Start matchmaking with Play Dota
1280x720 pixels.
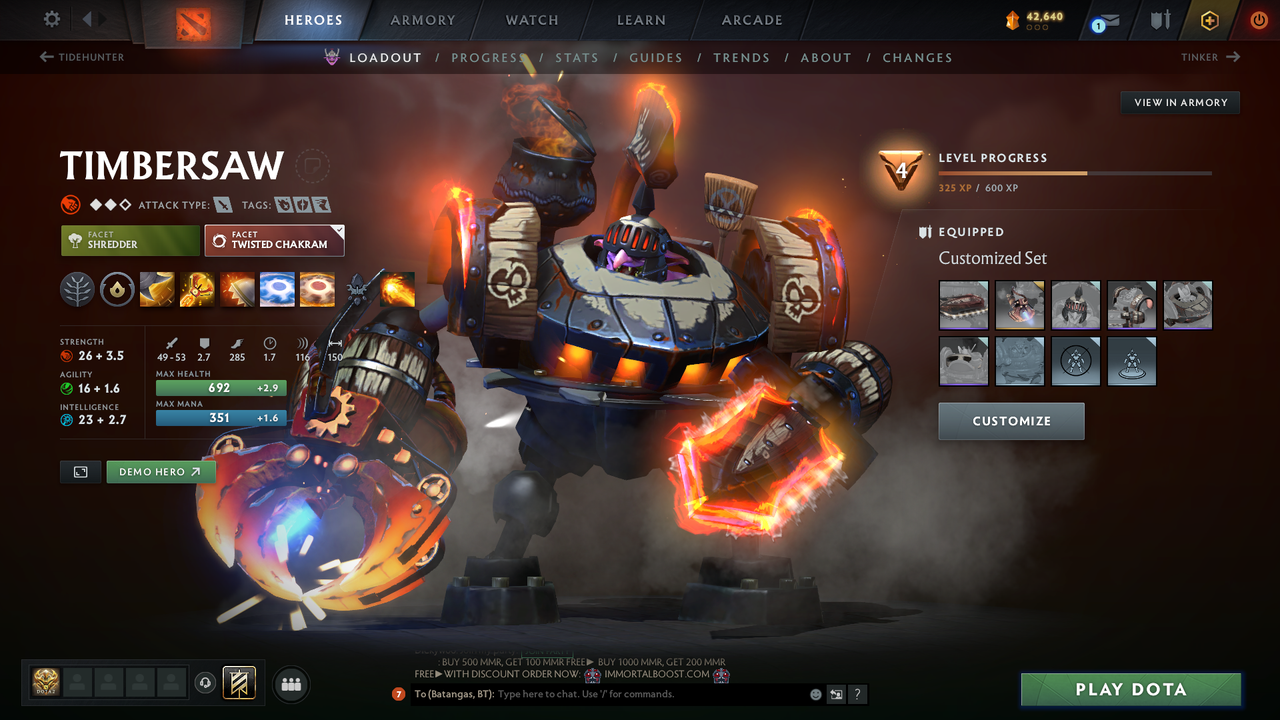click(x=1130, y=689)
